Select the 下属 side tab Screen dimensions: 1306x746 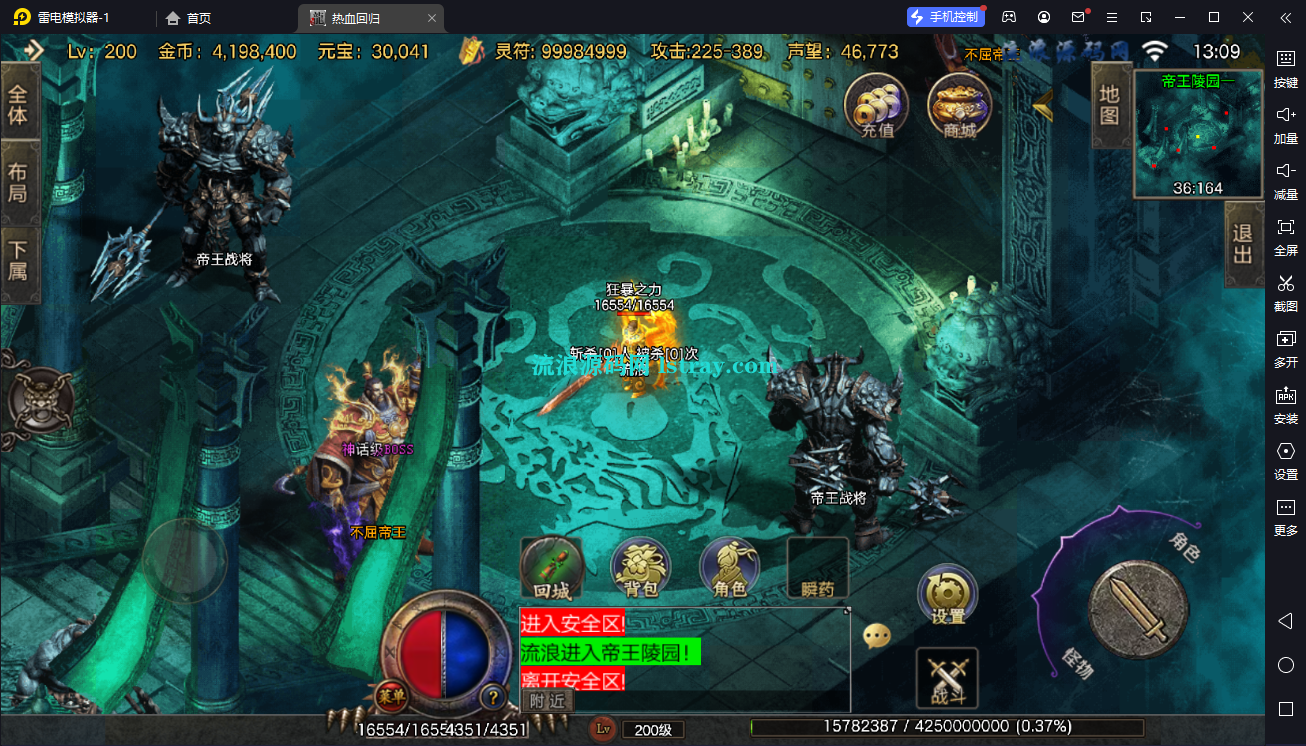click(19, 260)
